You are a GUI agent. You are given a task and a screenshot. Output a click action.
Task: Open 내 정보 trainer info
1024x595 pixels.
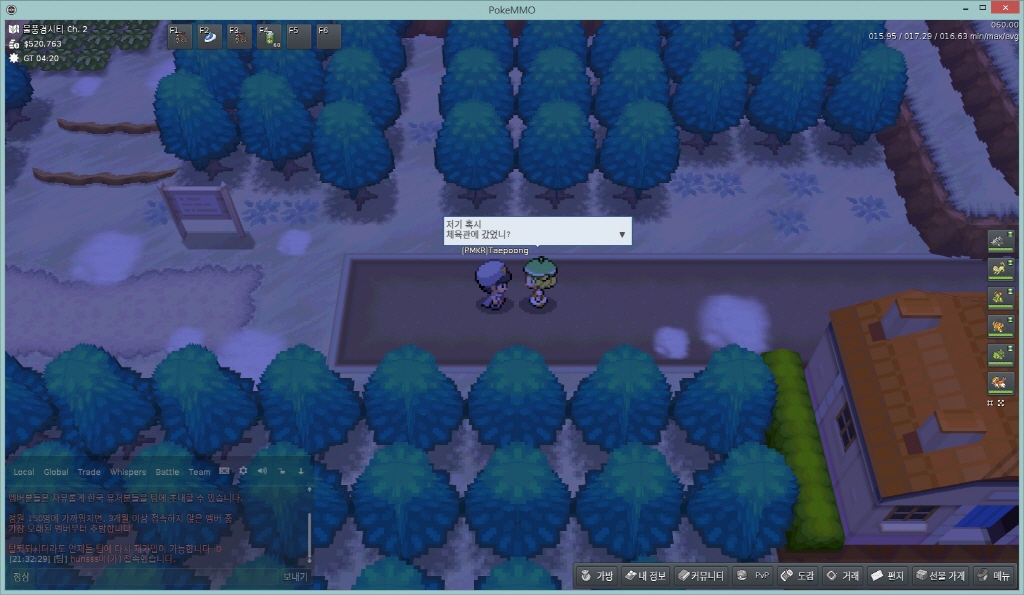[645, 576]
